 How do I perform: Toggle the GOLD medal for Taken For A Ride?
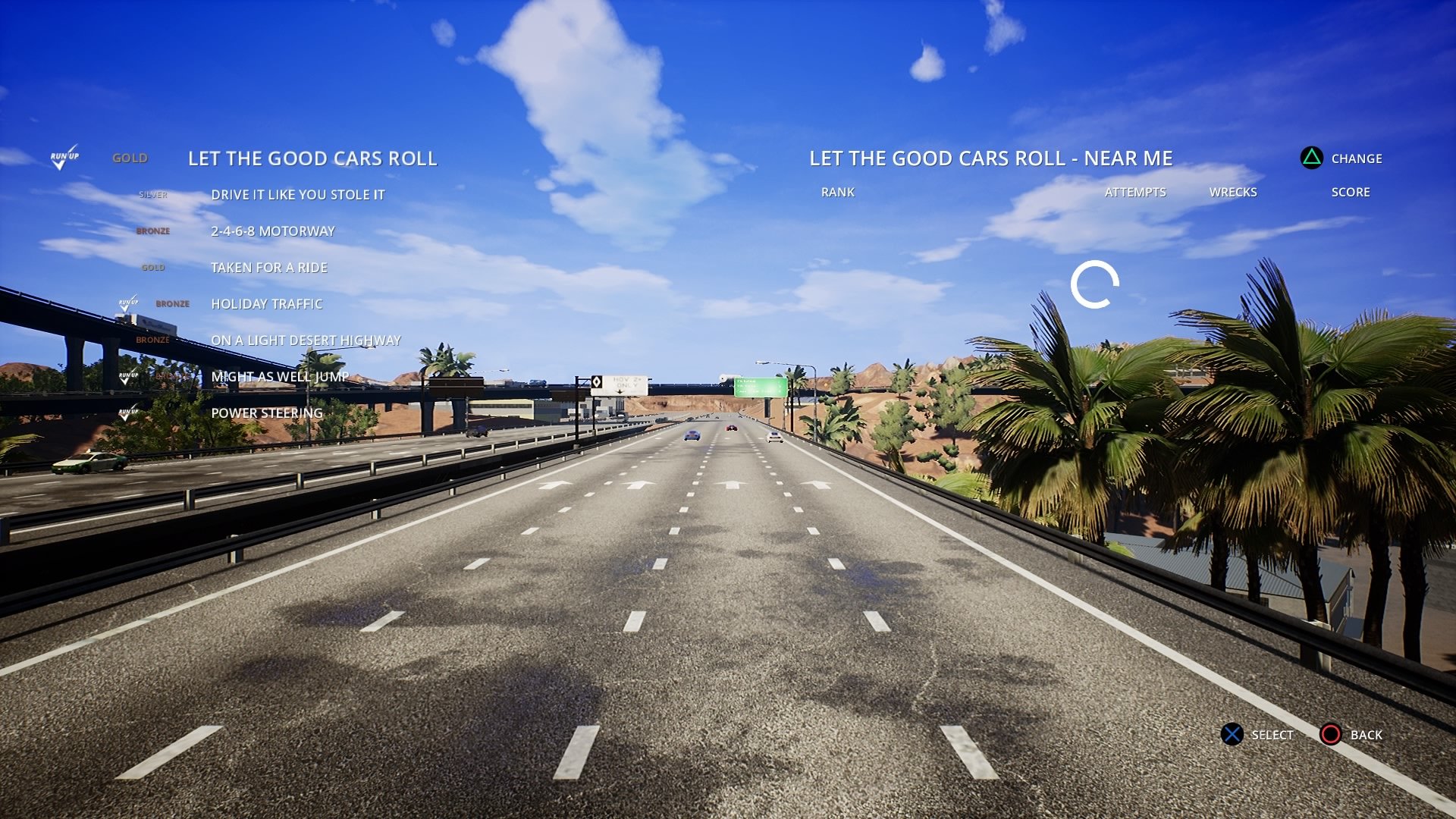[x=153, y=267]
